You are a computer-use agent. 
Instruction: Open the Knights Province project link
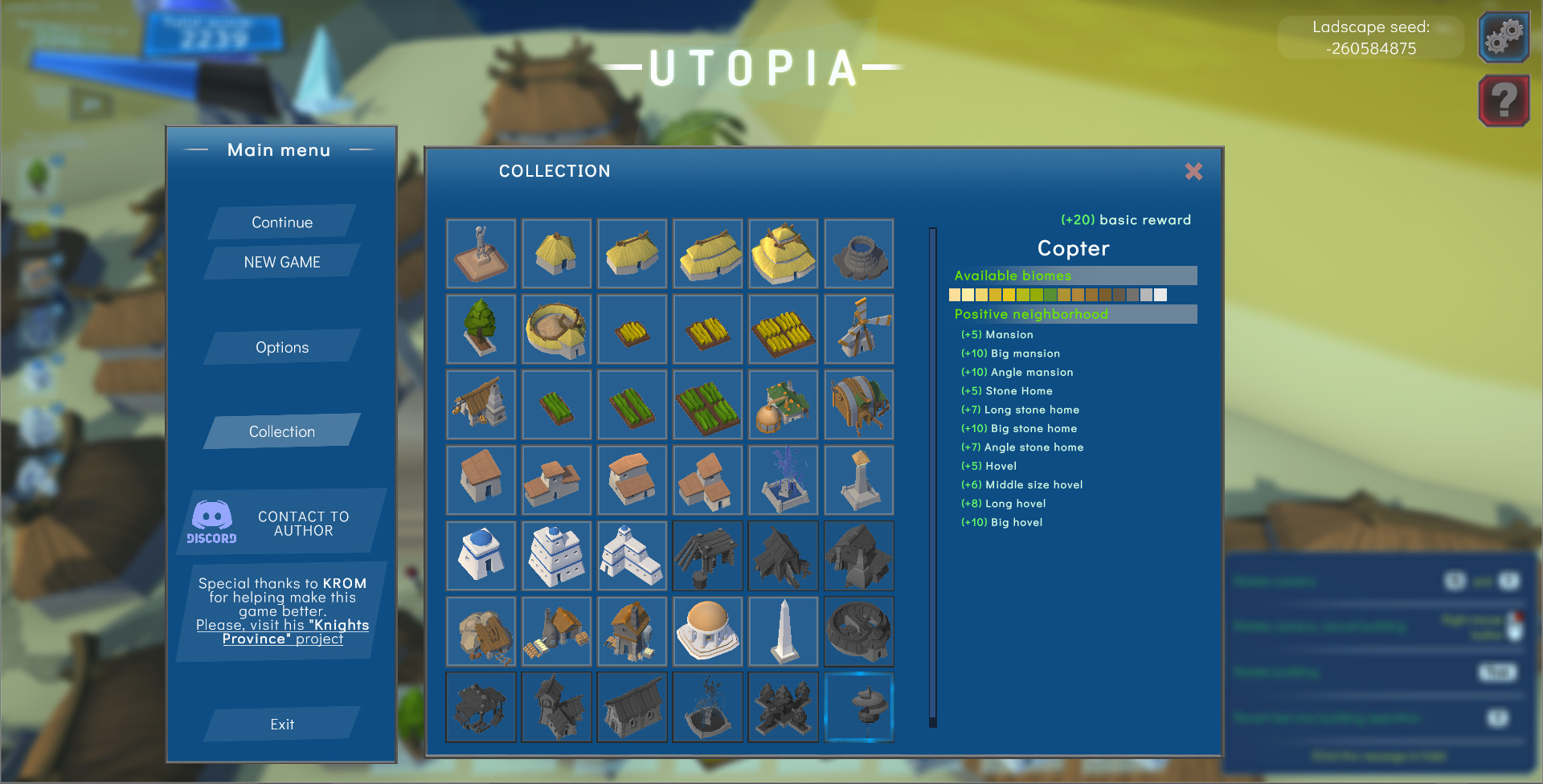point(283,632)
